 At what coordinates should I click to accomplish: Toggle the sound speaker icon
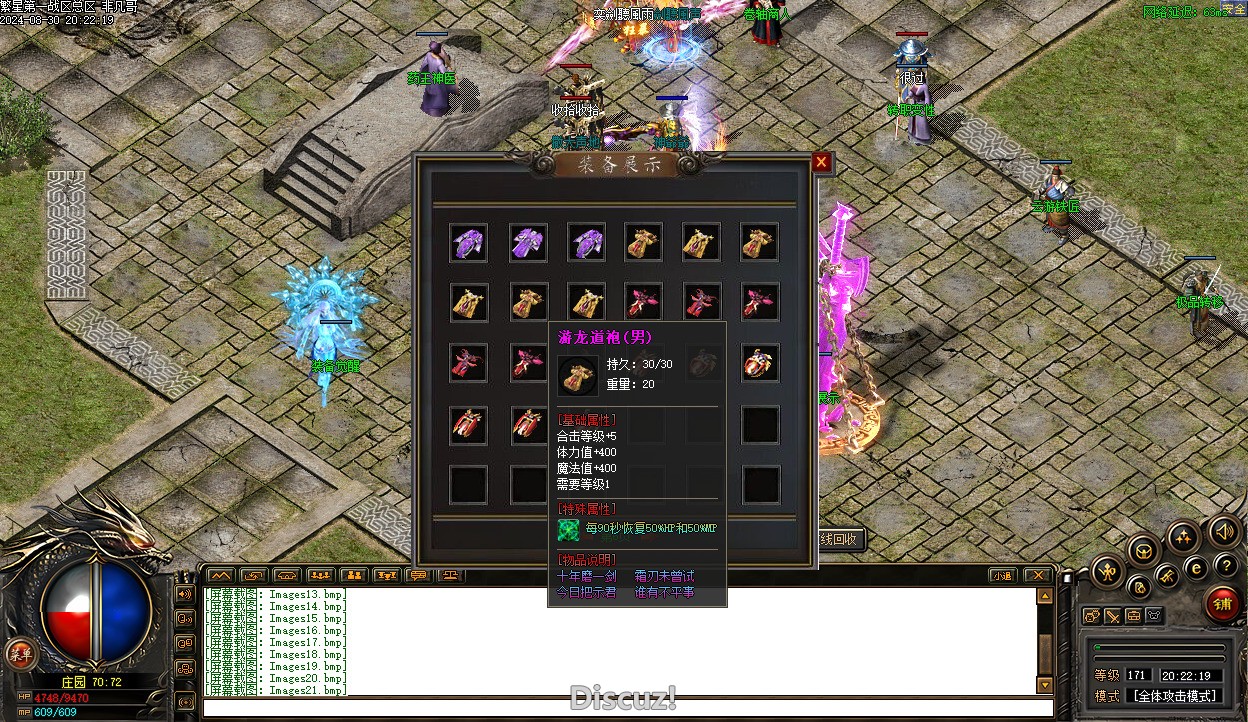pos(1223,531)
